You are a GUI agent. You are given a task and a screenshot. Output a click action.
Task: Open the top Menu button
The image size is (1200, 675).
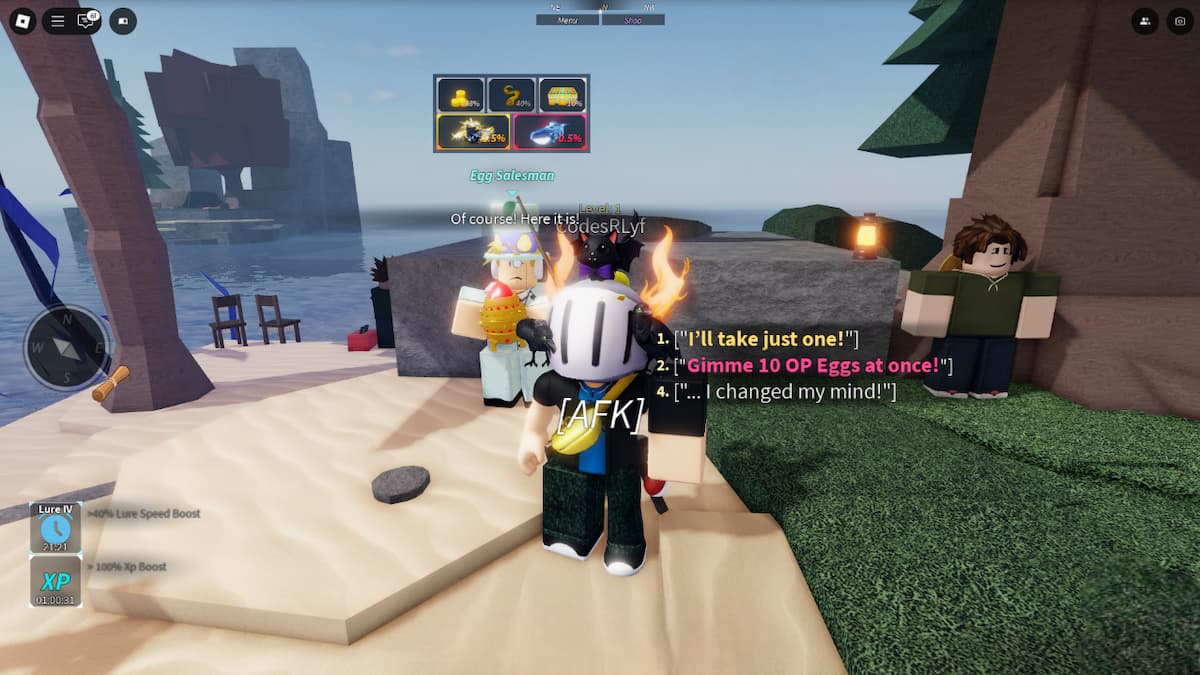pos(567,19)
